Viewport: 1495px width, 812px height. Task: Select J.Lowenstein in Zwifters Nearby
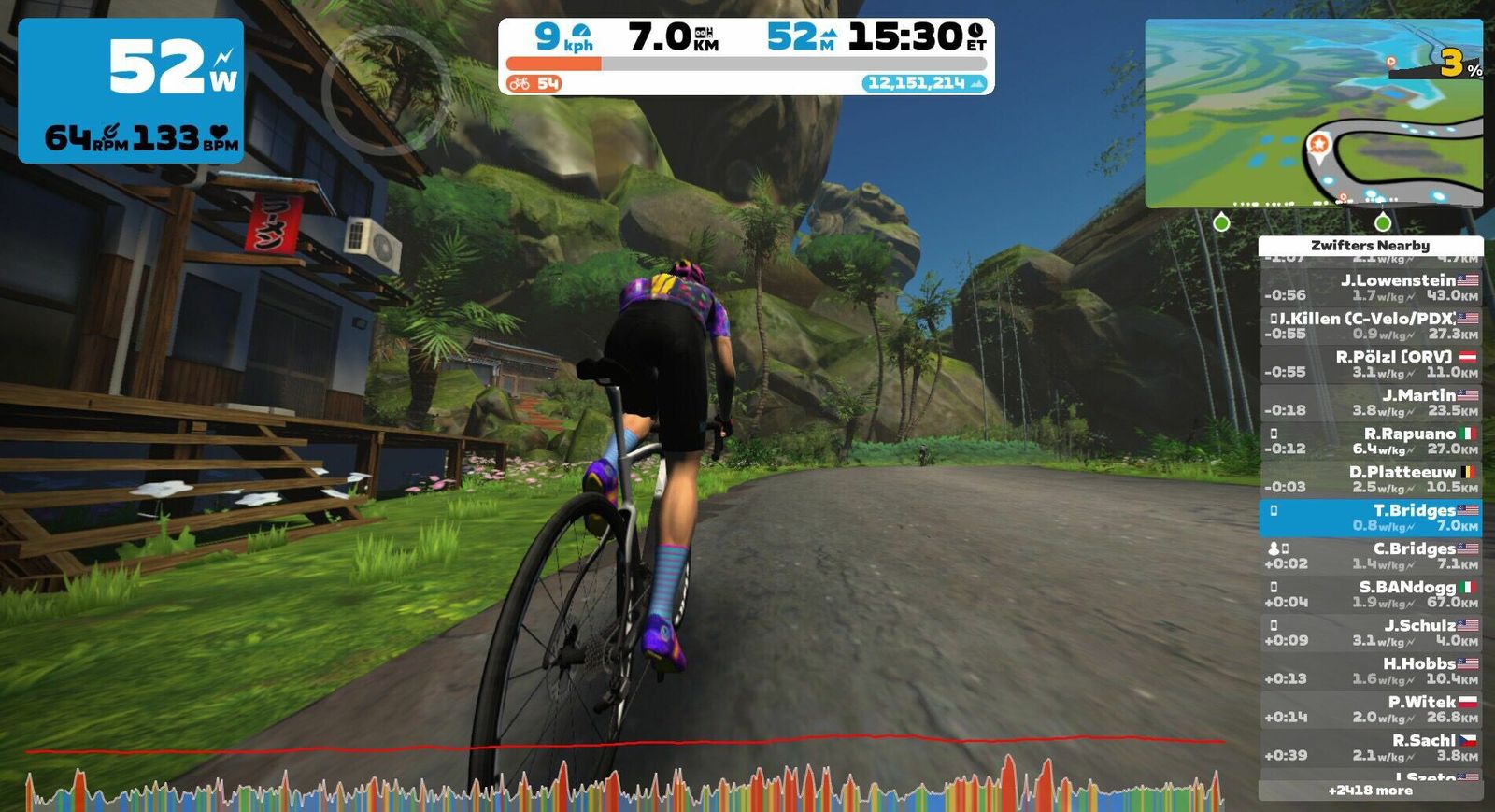pos(1371,288)
